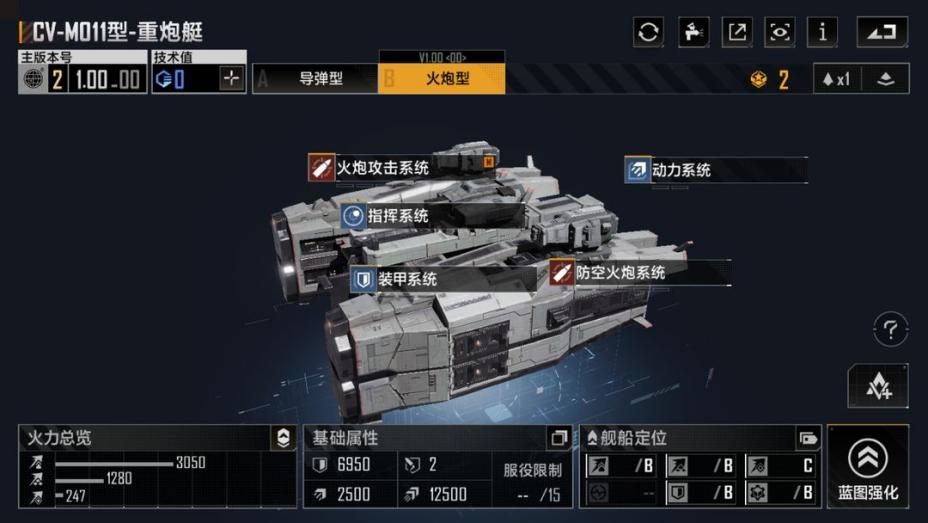Click the refresh arrows icon

pos(649,32)
